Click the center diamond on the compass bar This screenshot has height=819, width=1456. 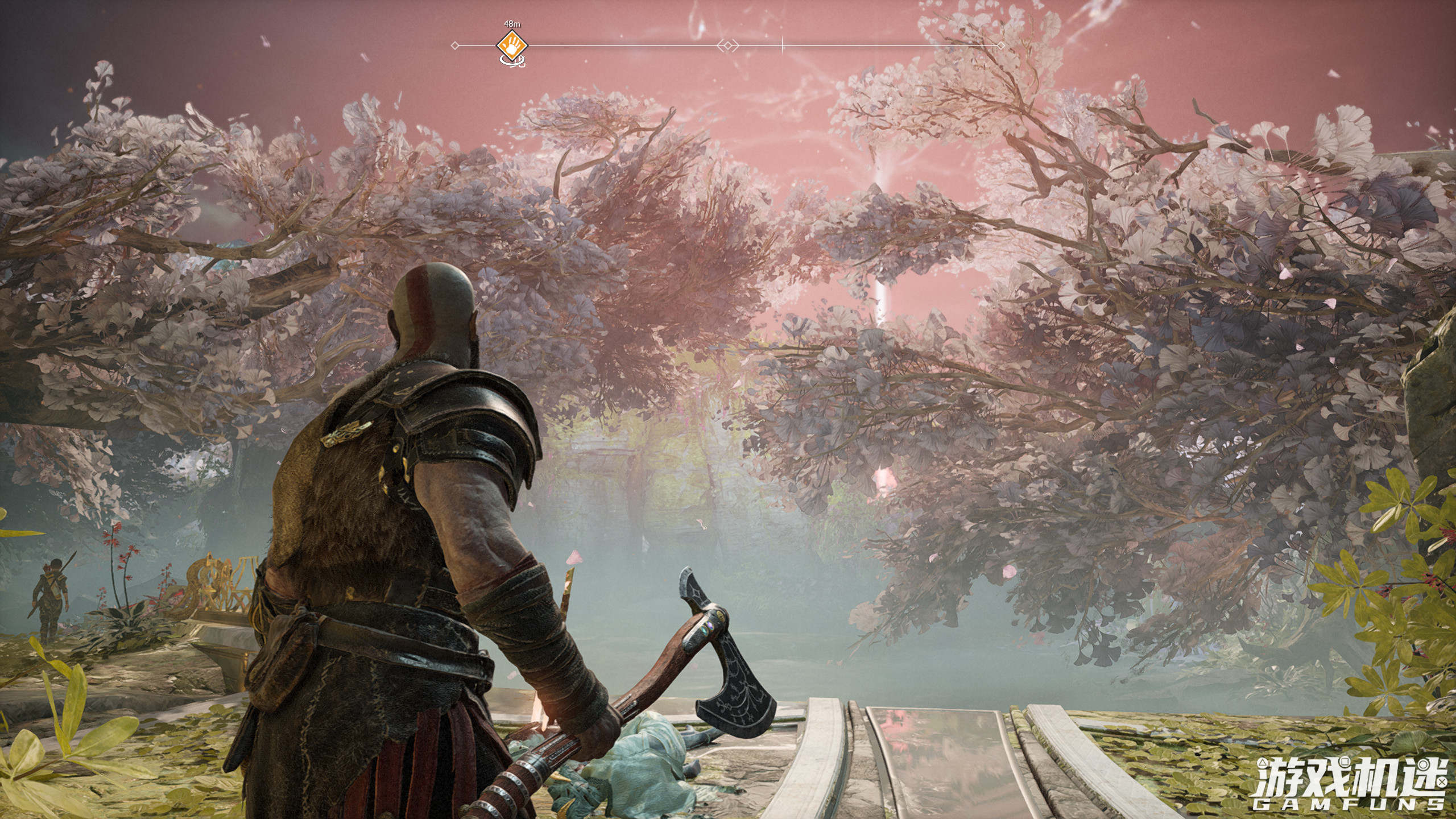(x=727, y=45)
